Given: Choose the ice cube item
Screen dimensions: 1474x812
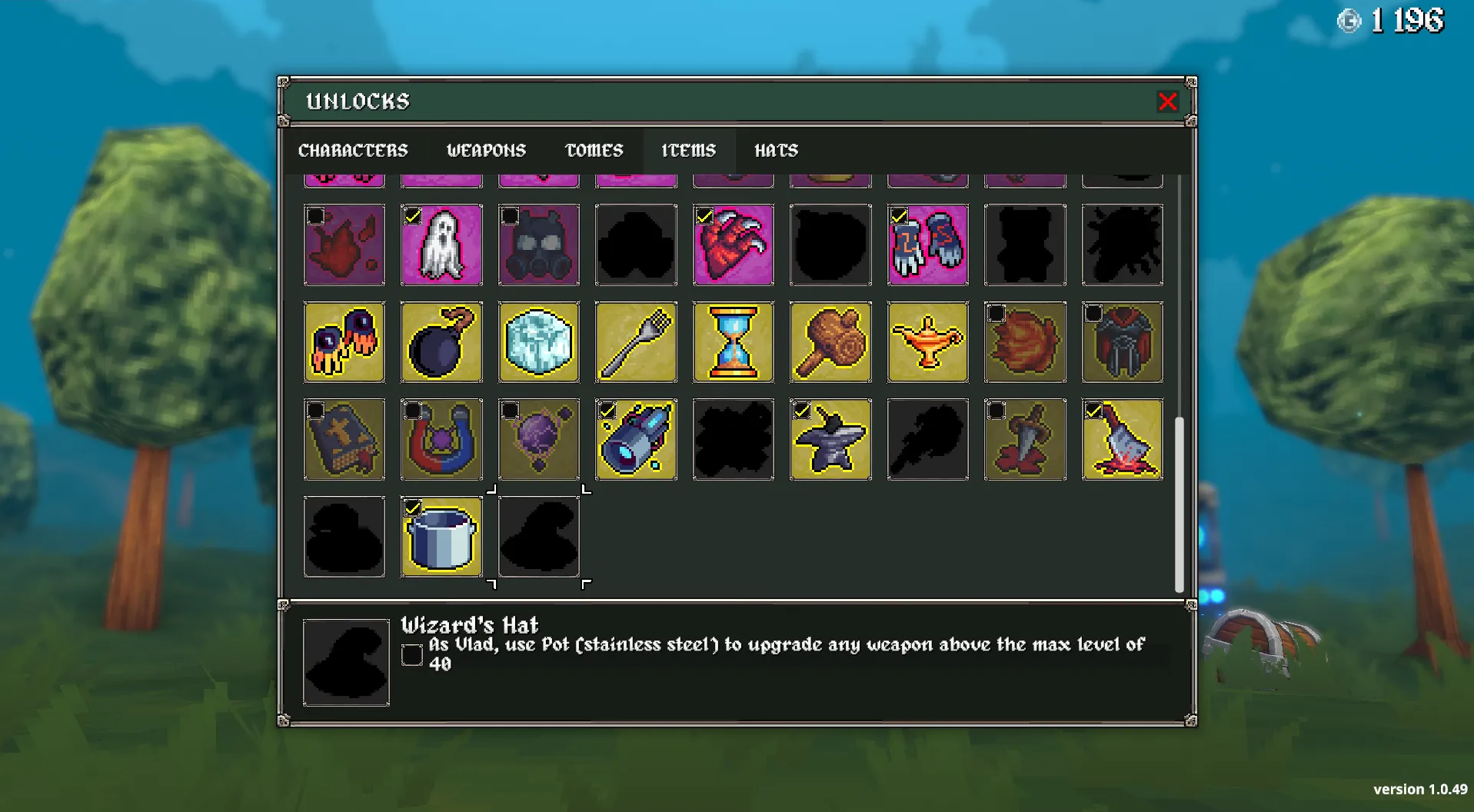Looking at the screenshot, I should point(539,342).
